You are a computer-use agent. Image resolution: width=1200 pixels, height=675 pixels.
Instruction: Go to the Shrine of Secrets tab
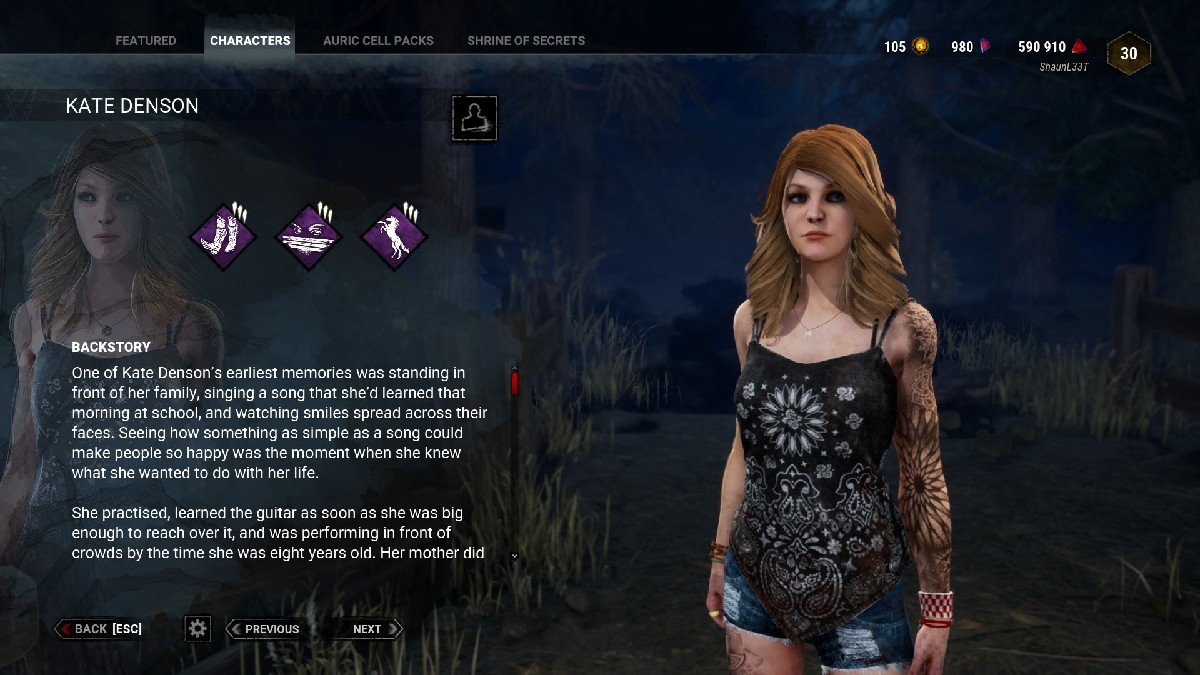[x=526, y=41]
